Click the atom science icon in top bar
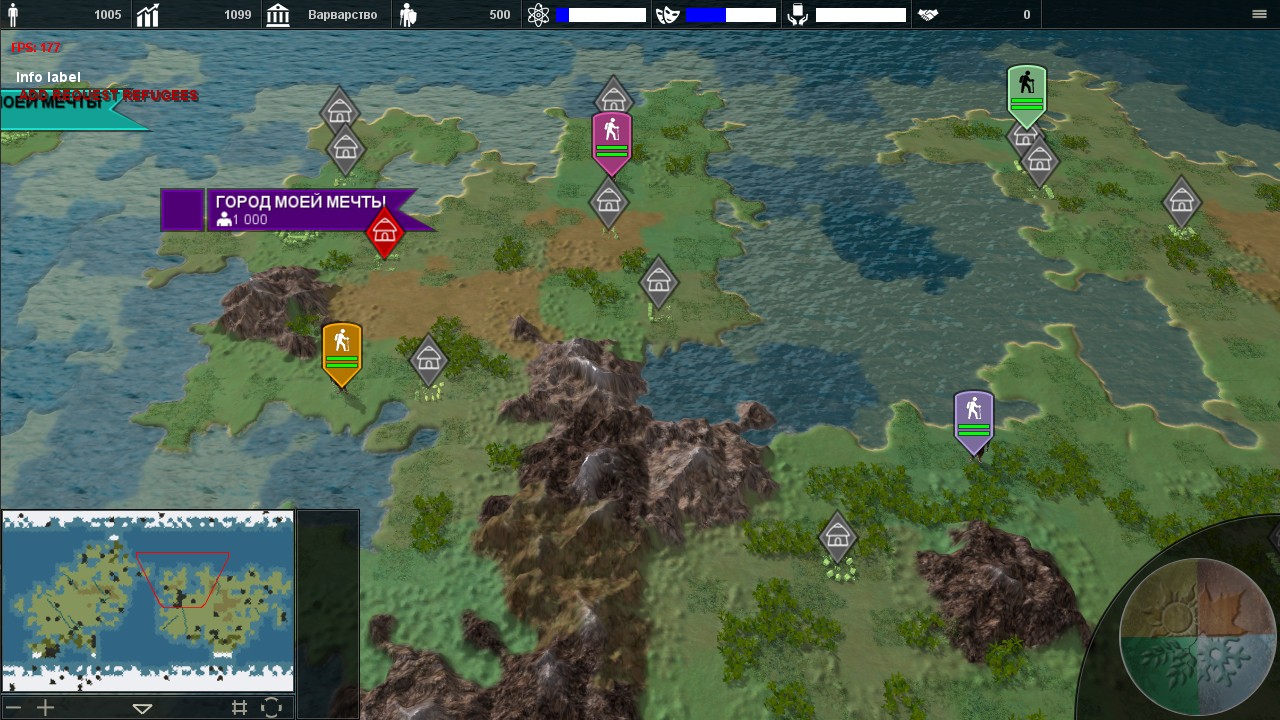This screenshot has width=1280, height=720. coord(539,15)
